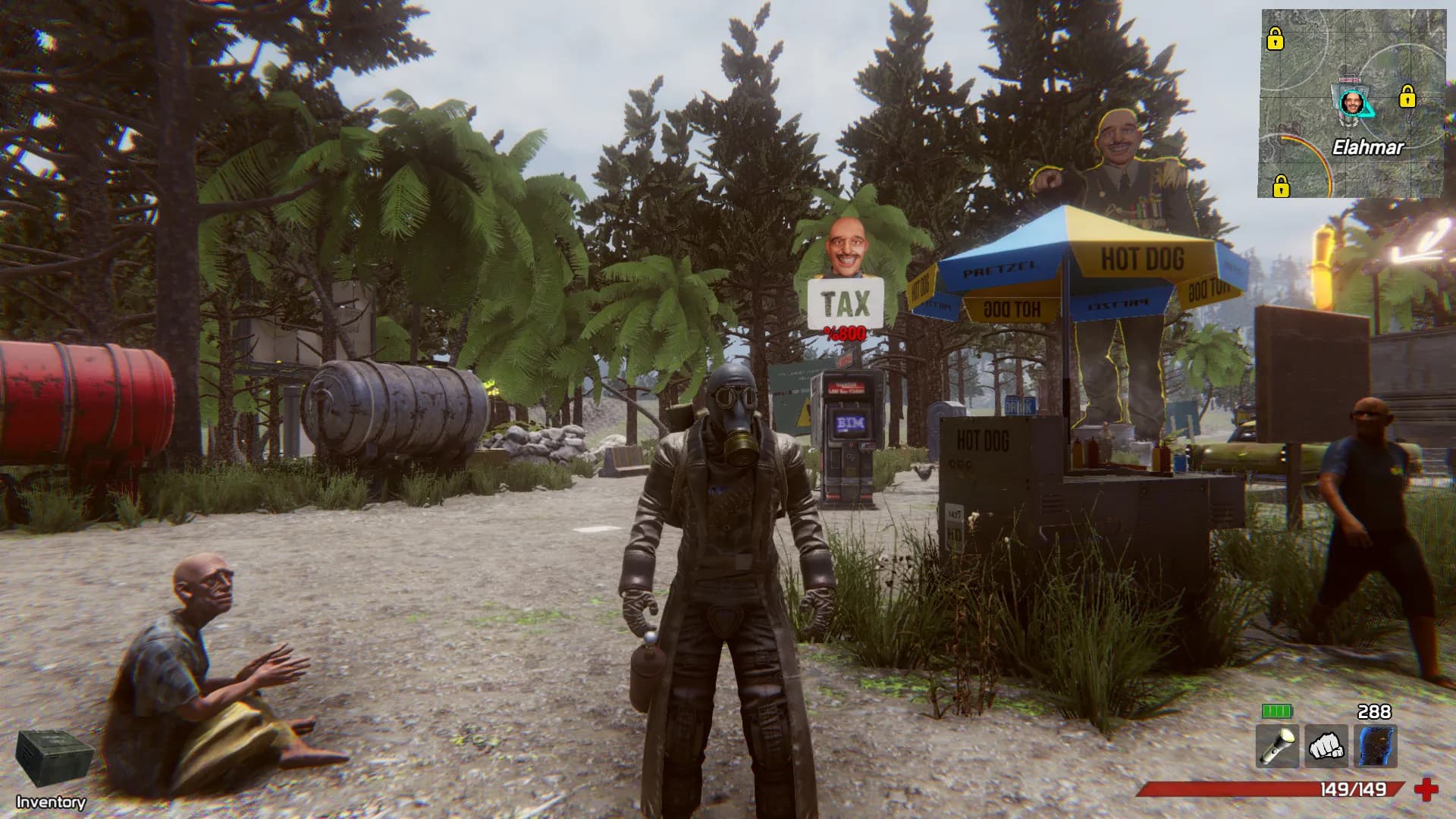Click the red cross heal icon

pos(1426,790)
